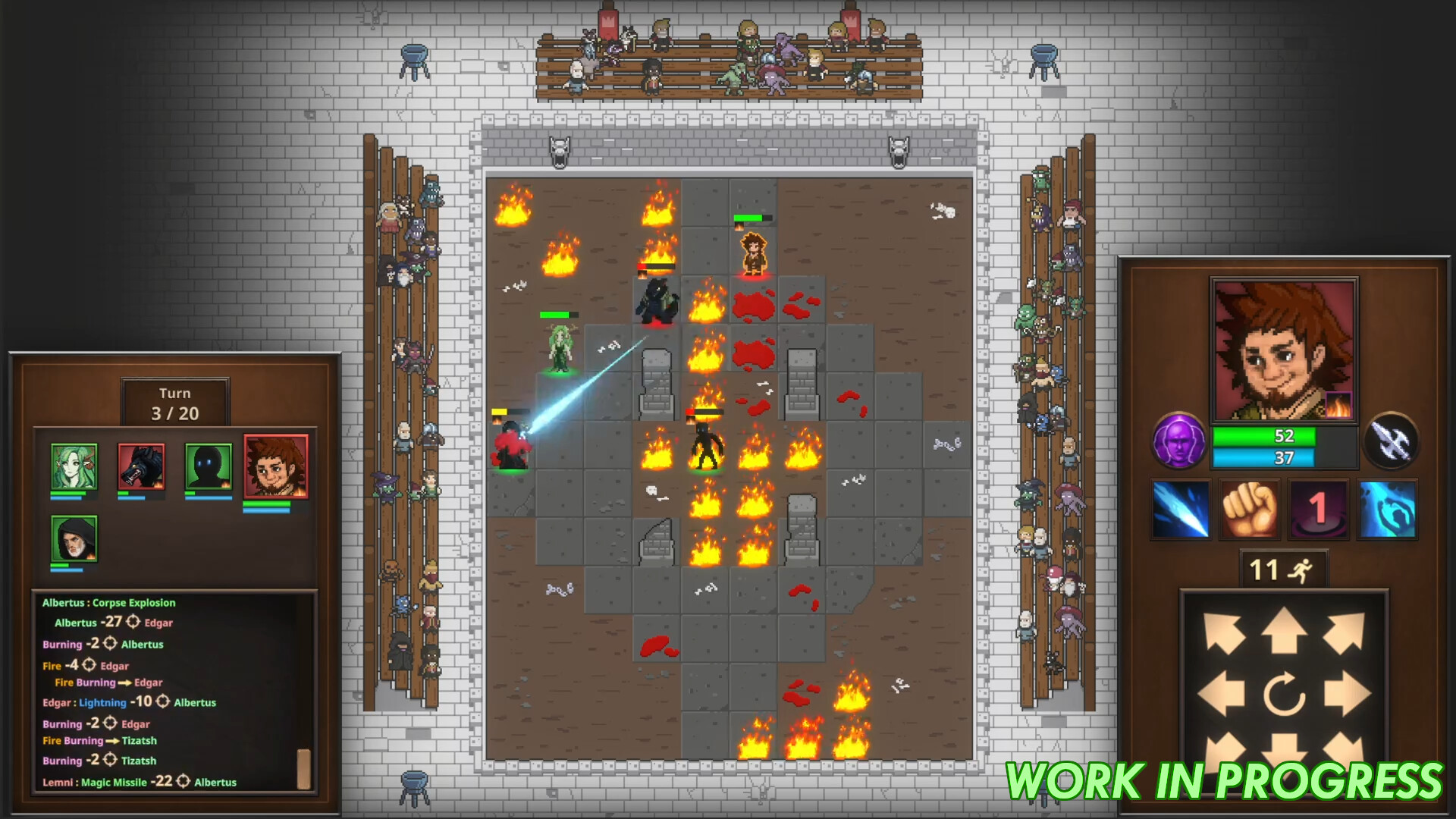Image resolution: width=1456 pixels, height=819 pixels.
Task: Select Edgar's red-bordered portrait in turn order
Action: (275, 468)
